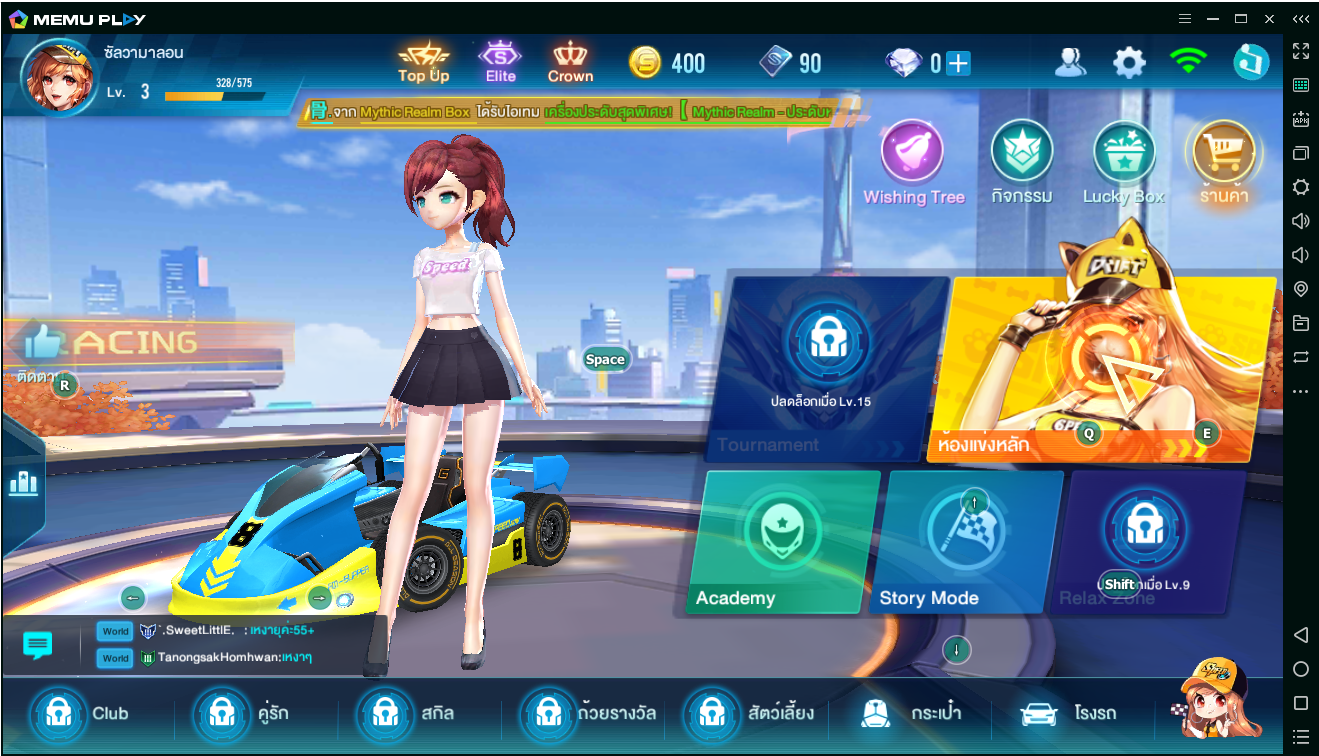Open the leaderboard side tab
The height and width of the screenshot is (756, 1319).
(x=22, y=485)
